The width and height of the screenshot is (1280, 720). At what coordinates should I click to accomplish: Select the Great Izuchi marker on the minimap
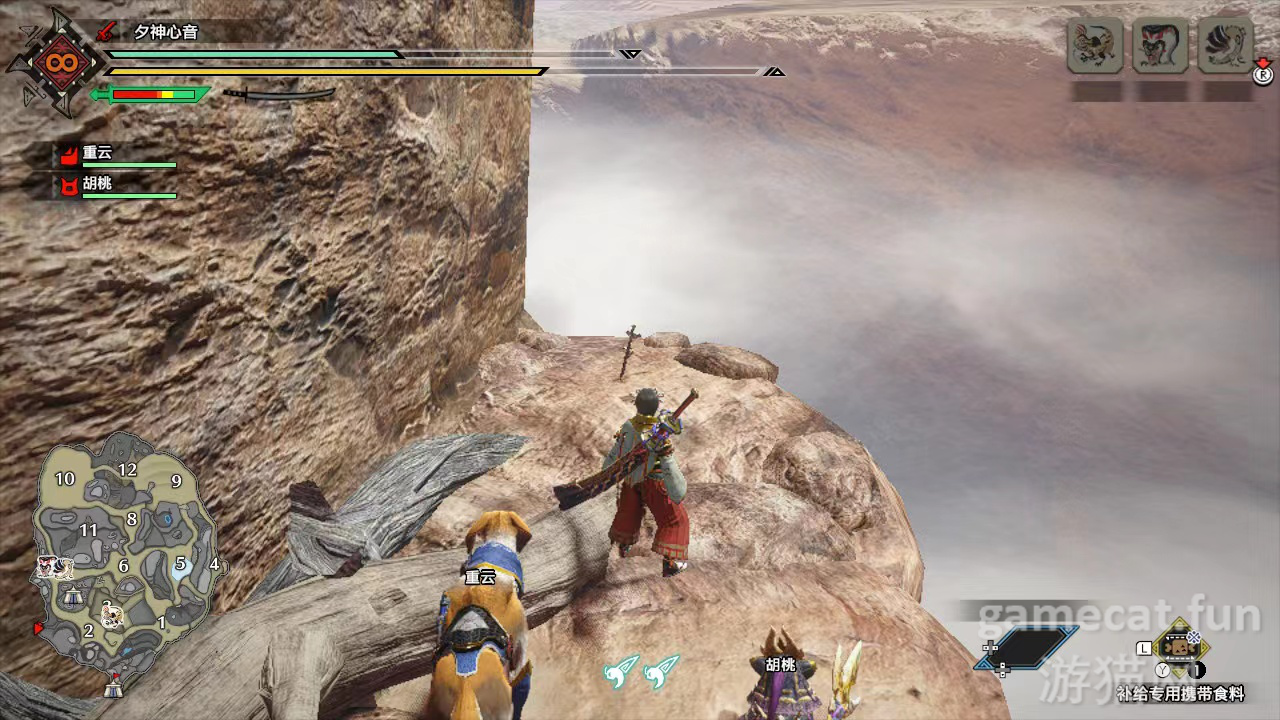pos(113,615)
